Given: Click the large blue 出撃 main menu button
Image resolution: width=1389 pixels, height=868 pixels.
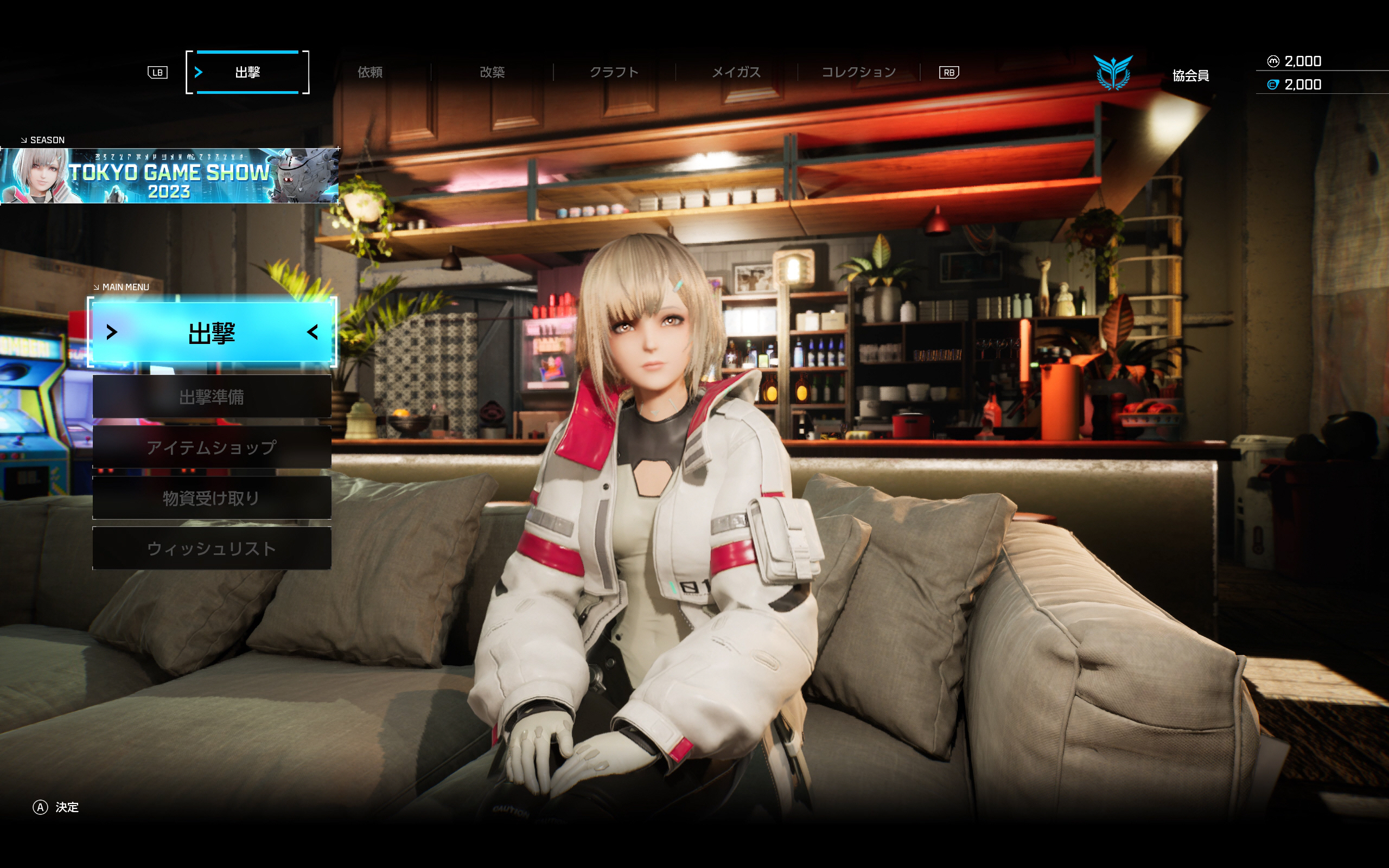Looking at the screenshot, I should (212, 333).
